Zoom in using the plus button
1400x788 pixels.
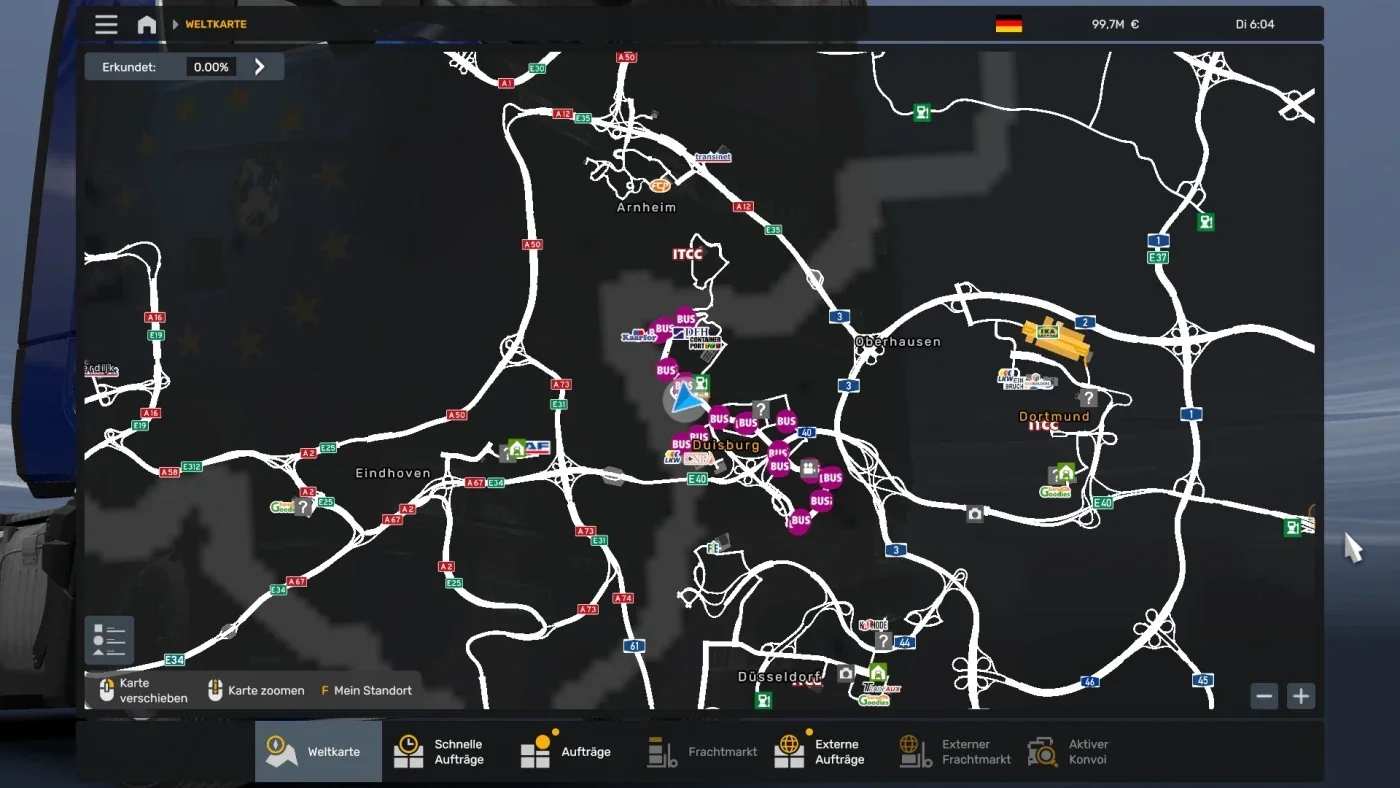pyautogui.click(x=1301, y=696)
